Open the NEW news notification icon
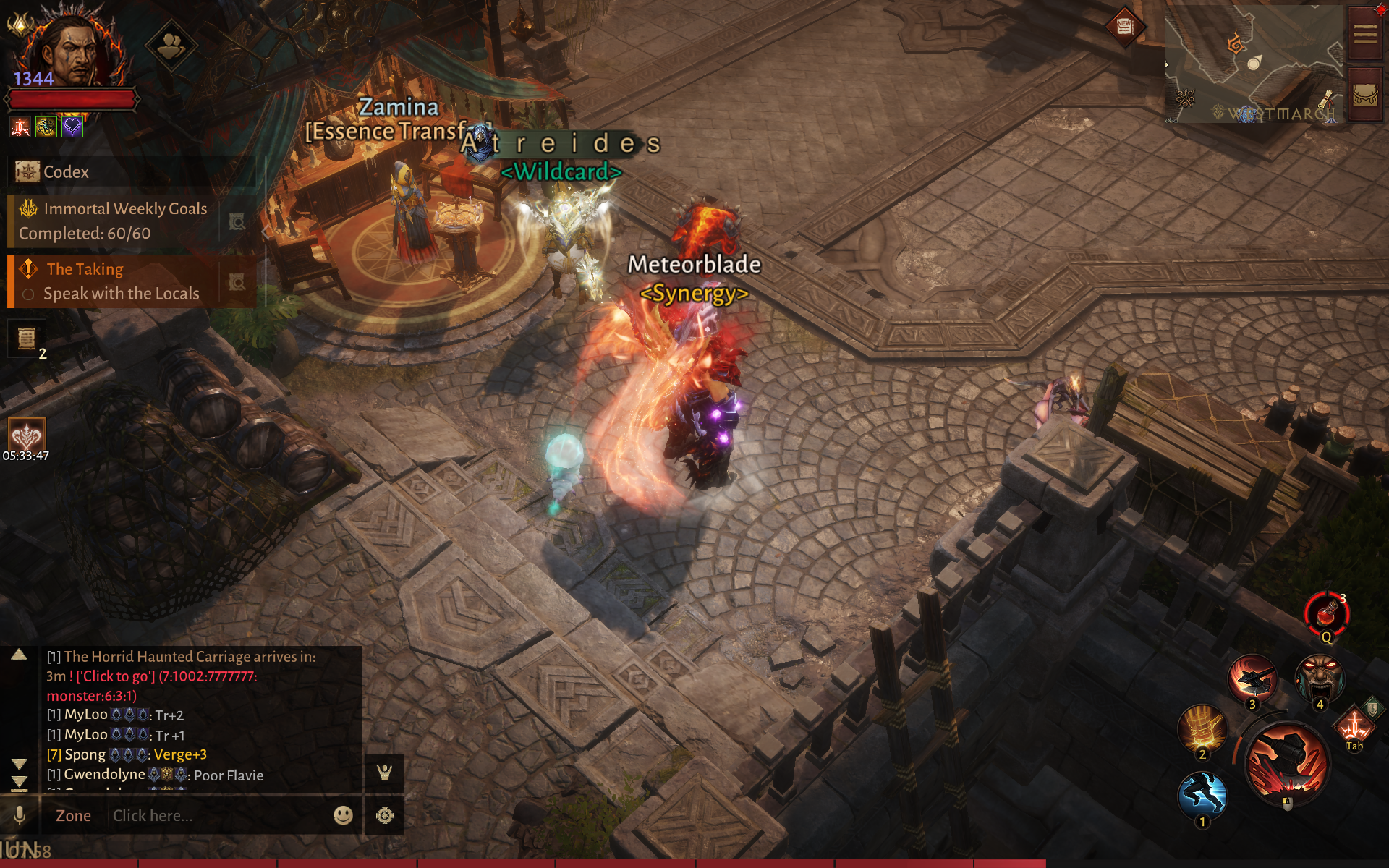The height and width of the screenshot is (868, 1389). point(1124,27)
